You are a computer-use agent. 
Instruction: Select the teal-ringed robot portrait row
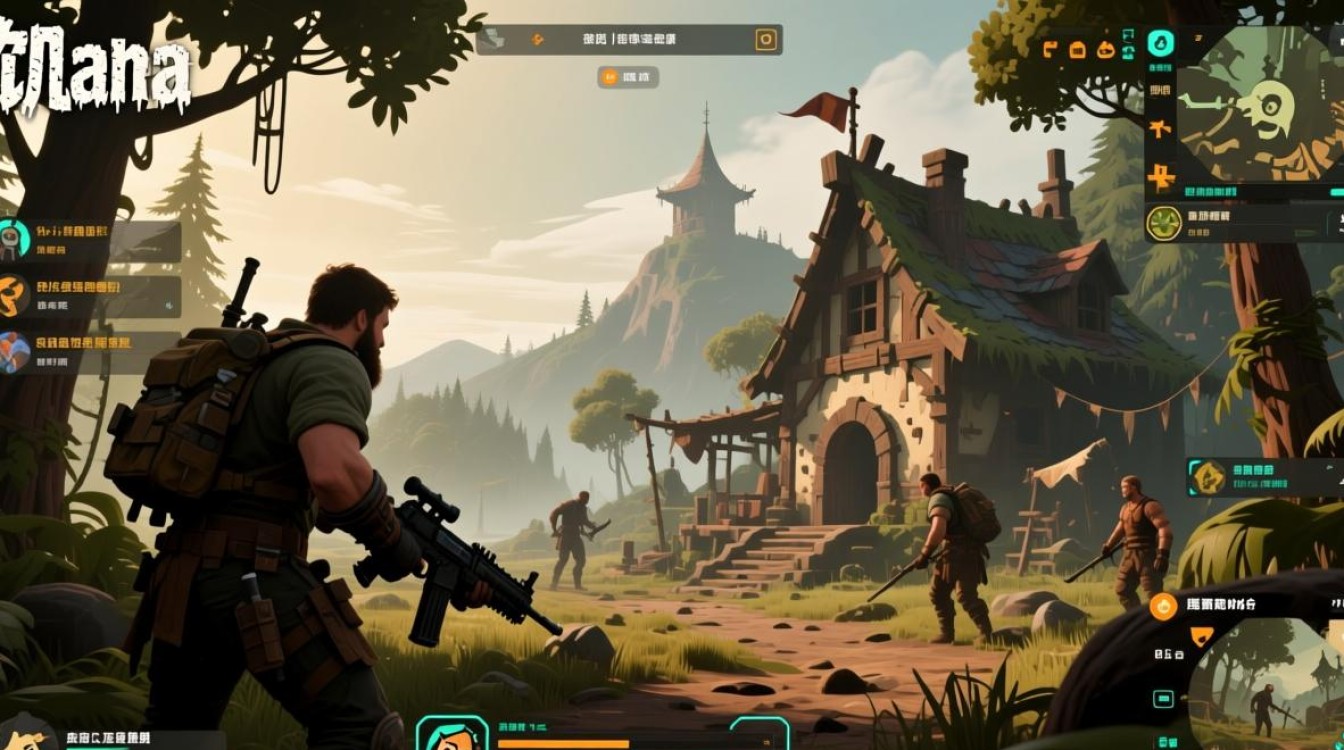(x=12, y=240)
